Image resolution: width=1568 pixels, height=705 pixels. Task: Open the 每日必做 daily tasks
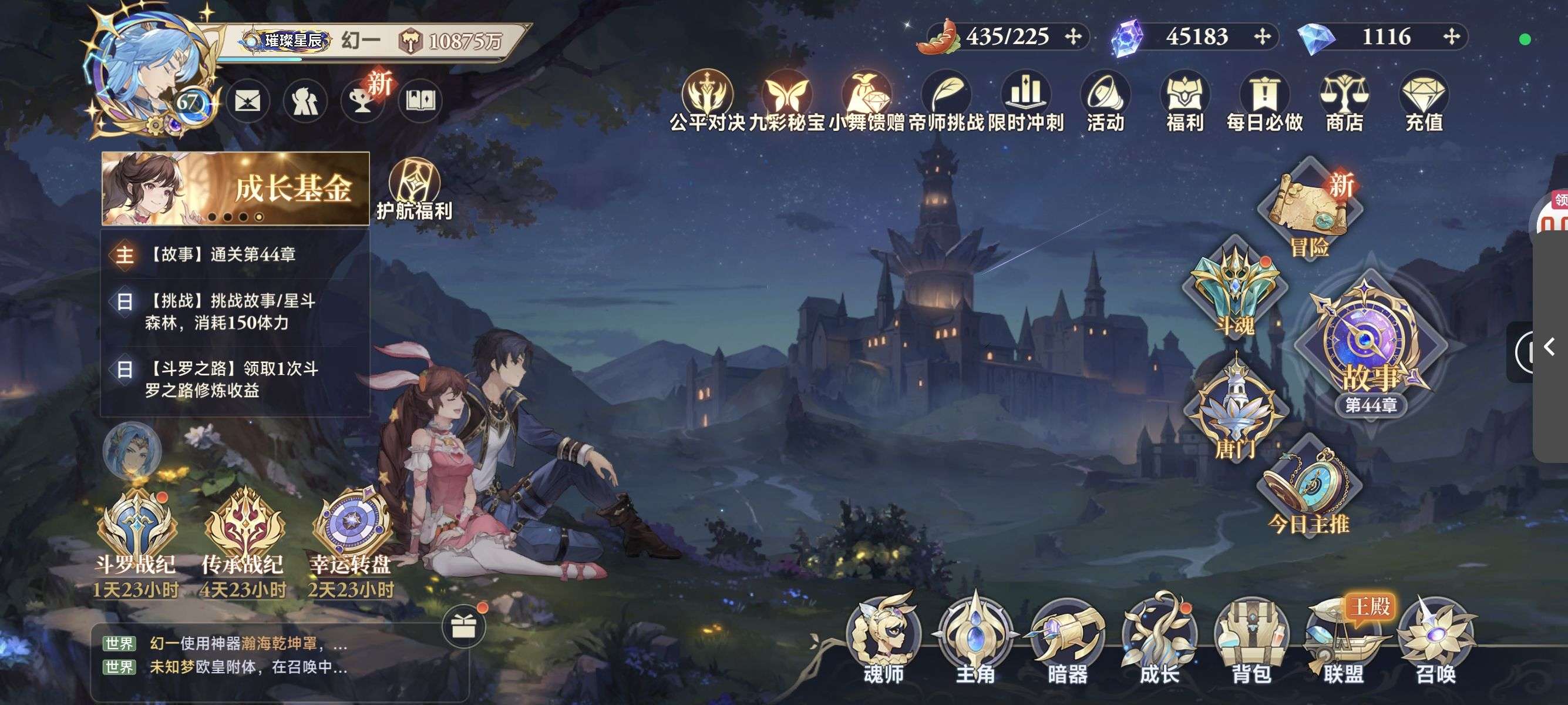1264,102
